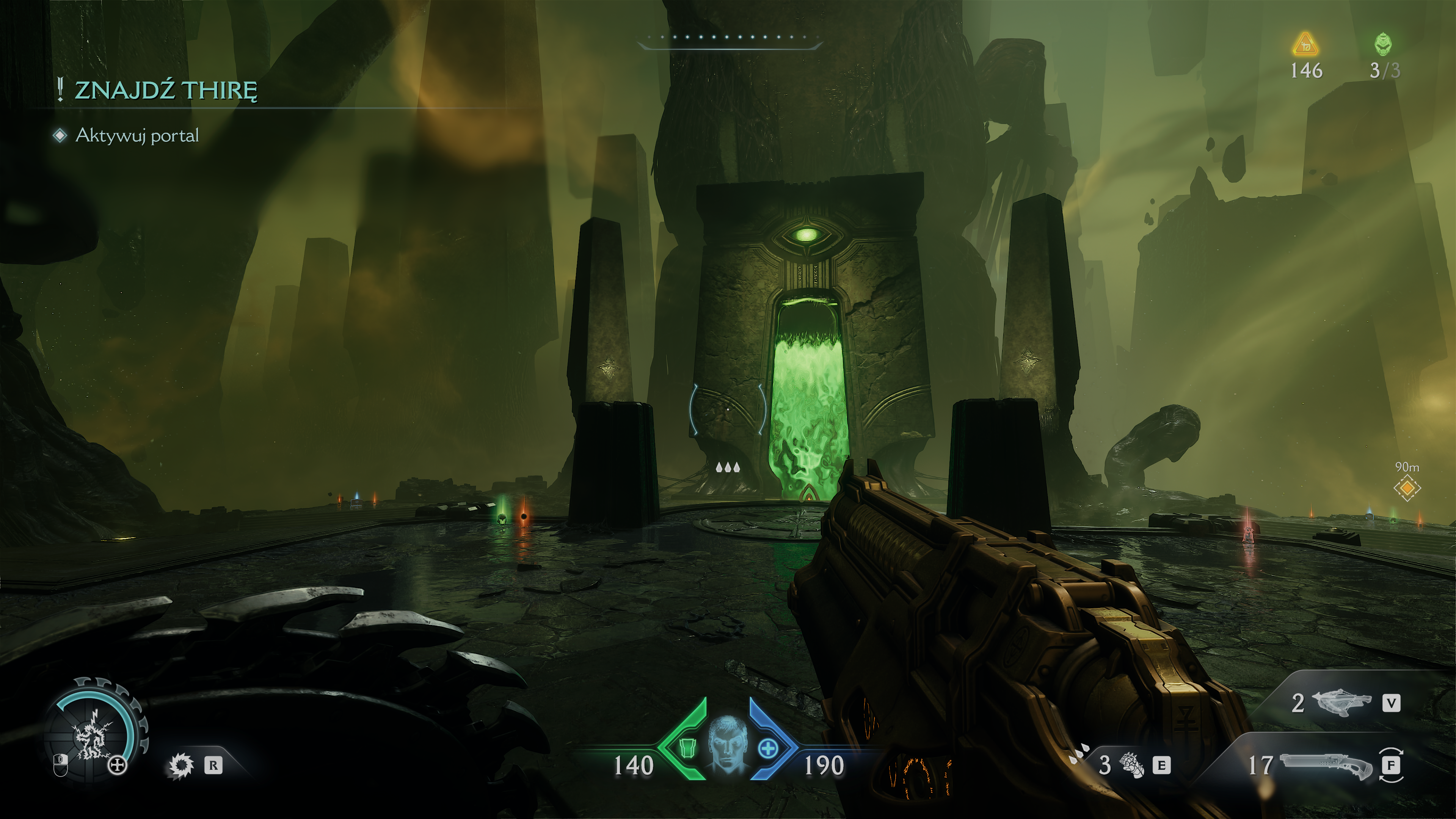Click the Aktywuj portal sub-objective
The image size is (1456, 819).
click(137, 136)
